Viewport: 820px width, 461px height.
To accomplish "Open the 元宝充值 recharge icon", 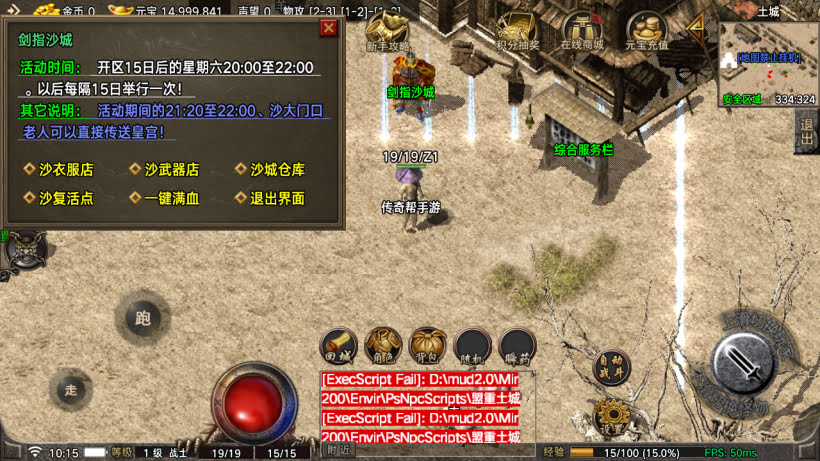I will [646, 31].
